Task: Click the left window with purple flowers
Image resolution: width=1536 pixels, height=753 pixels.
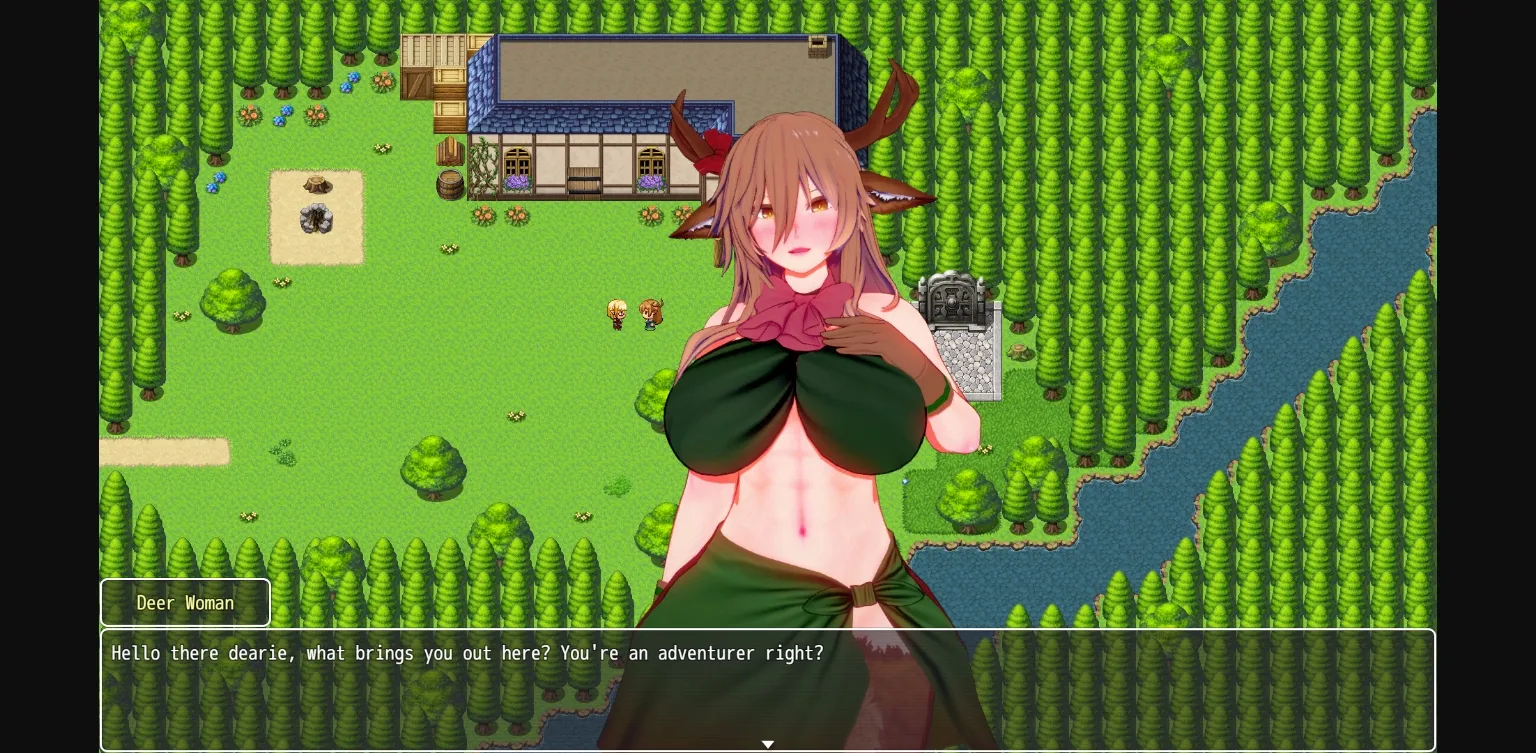Action: [x=516, y=163]
